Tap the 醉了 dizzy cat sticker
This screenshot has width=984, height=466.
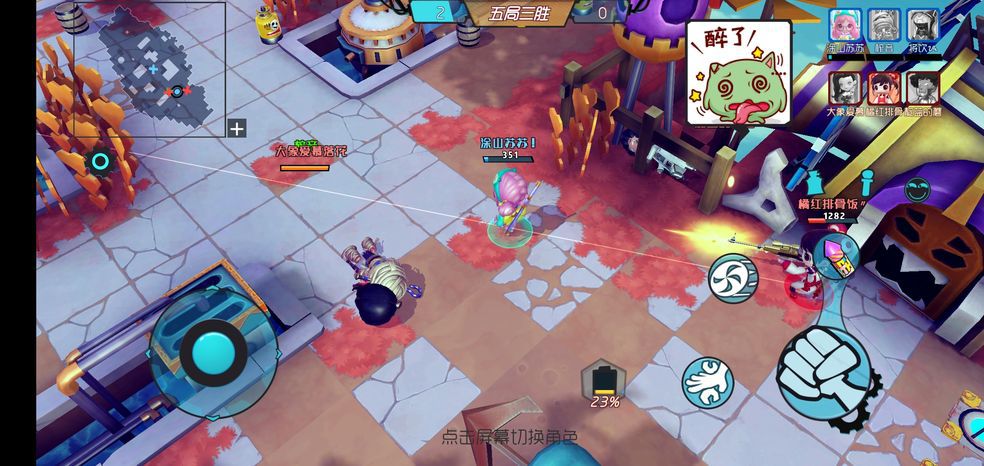(738, 73)
